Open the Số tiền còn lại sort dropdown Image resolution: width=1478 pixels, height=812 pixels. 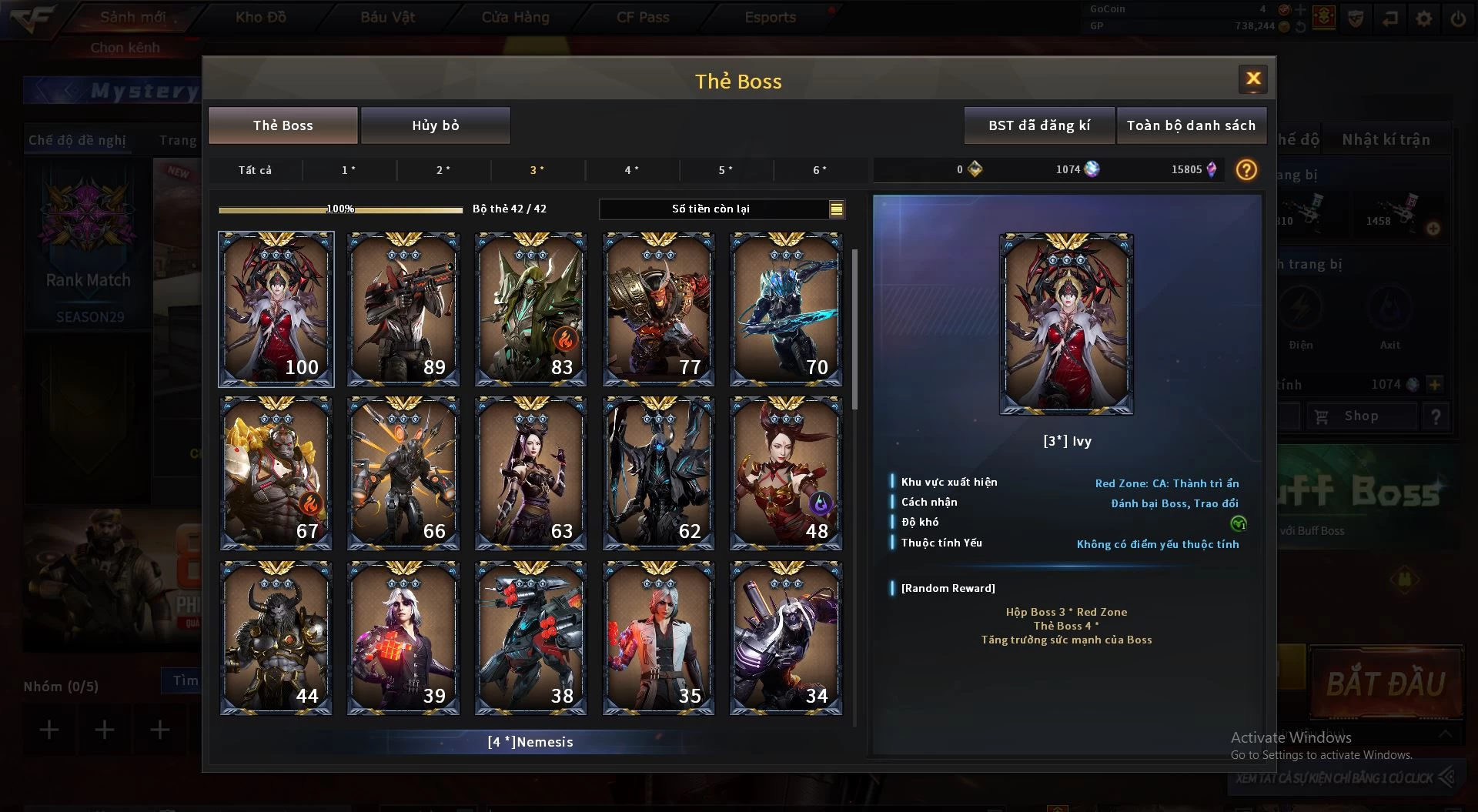point(836,209)
